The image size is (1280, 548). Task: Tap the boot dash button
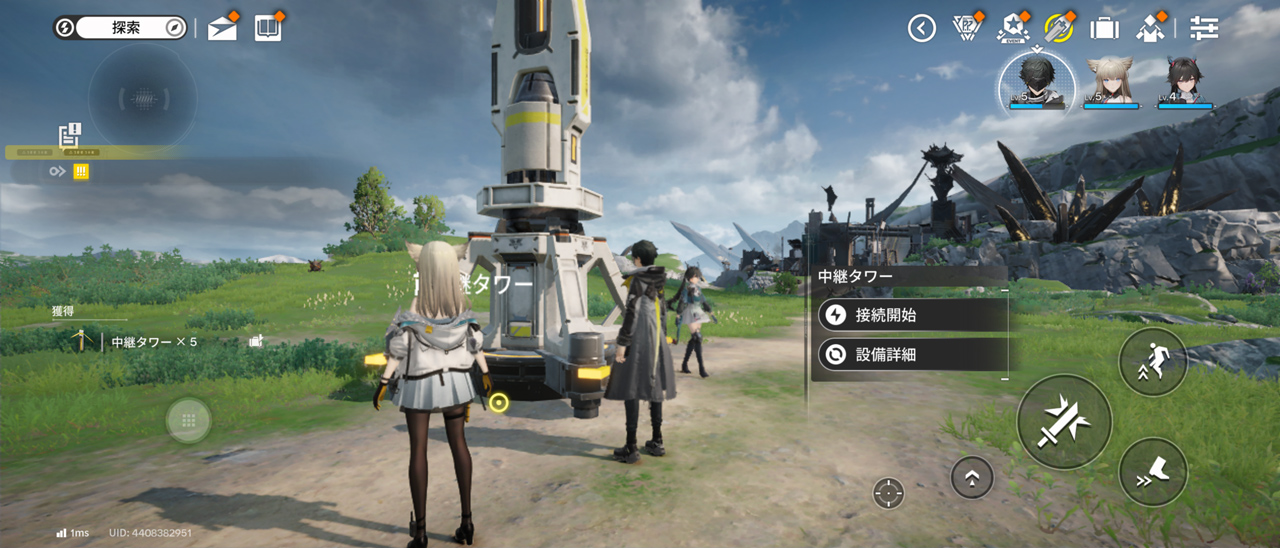(1153, 471)
